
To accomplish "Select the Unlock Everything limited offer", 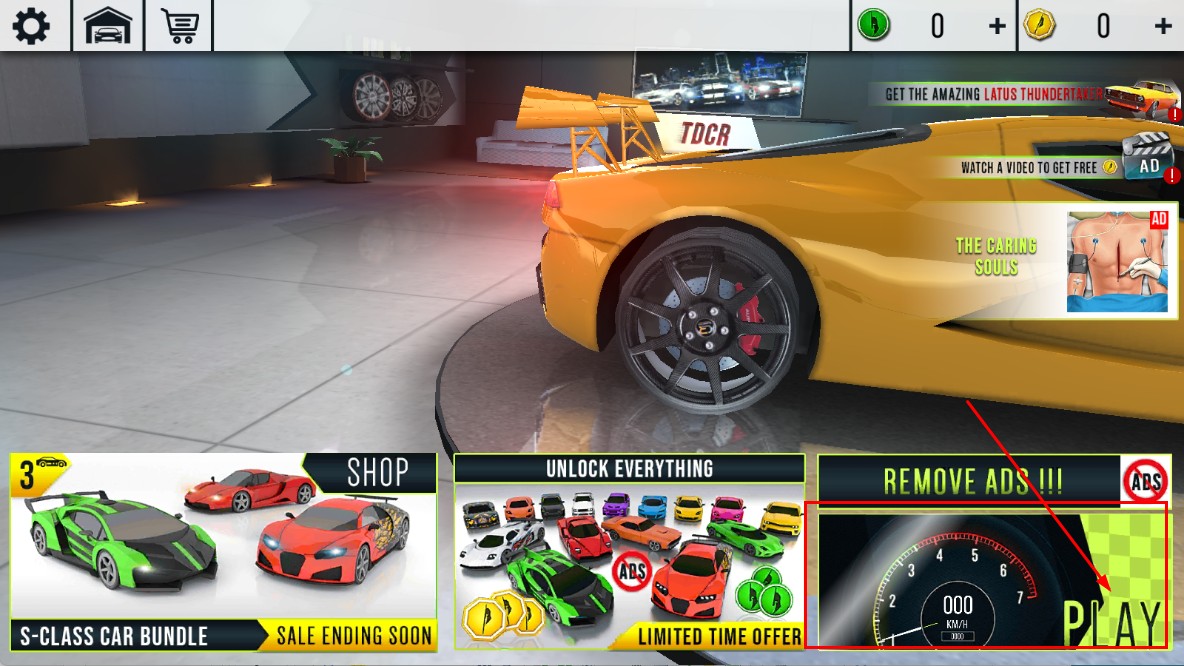I will (629, 552).
